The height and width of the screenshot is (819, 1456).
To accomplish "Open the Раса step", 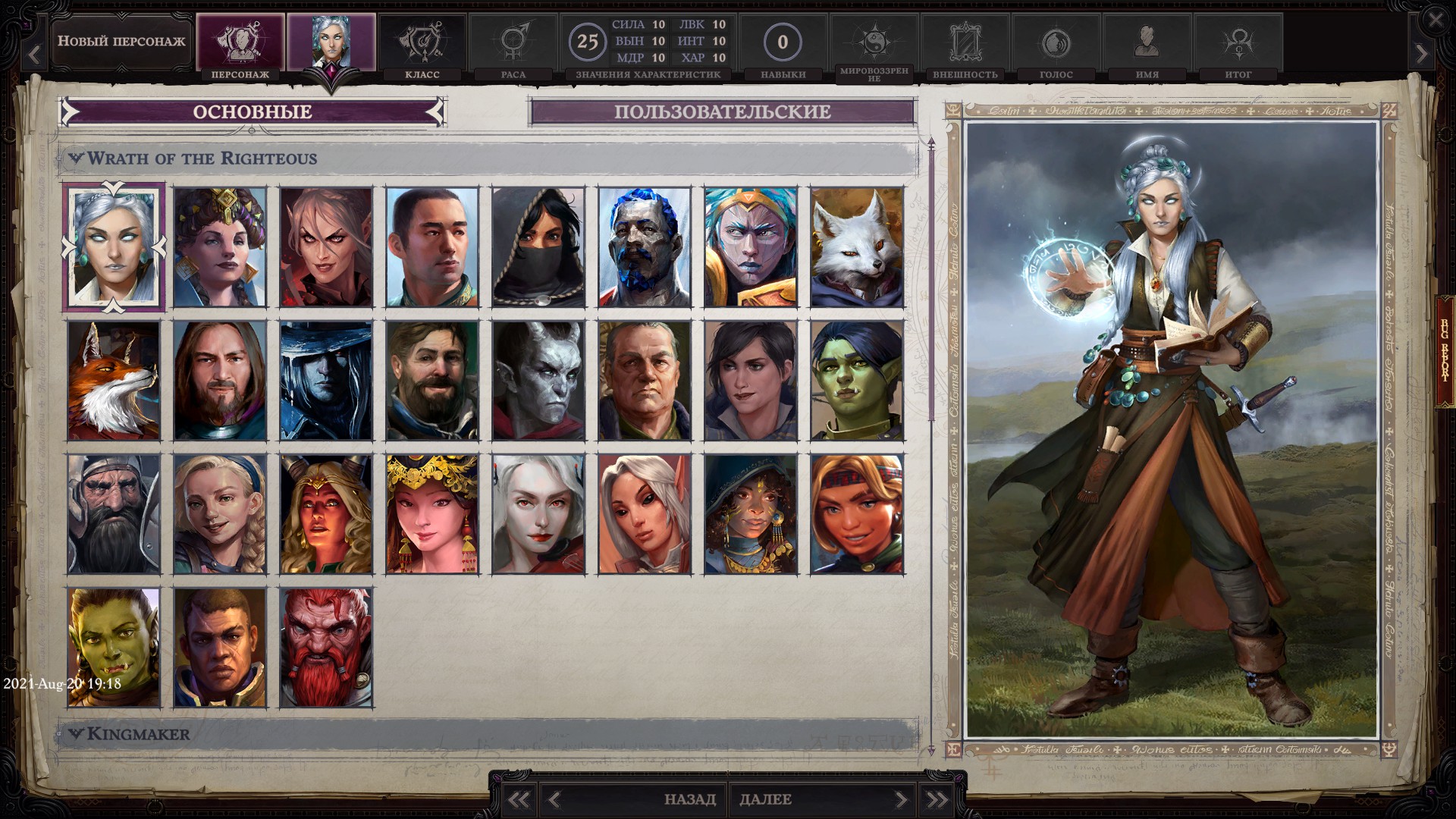I will pyautogui.click(x=513, y=45).
